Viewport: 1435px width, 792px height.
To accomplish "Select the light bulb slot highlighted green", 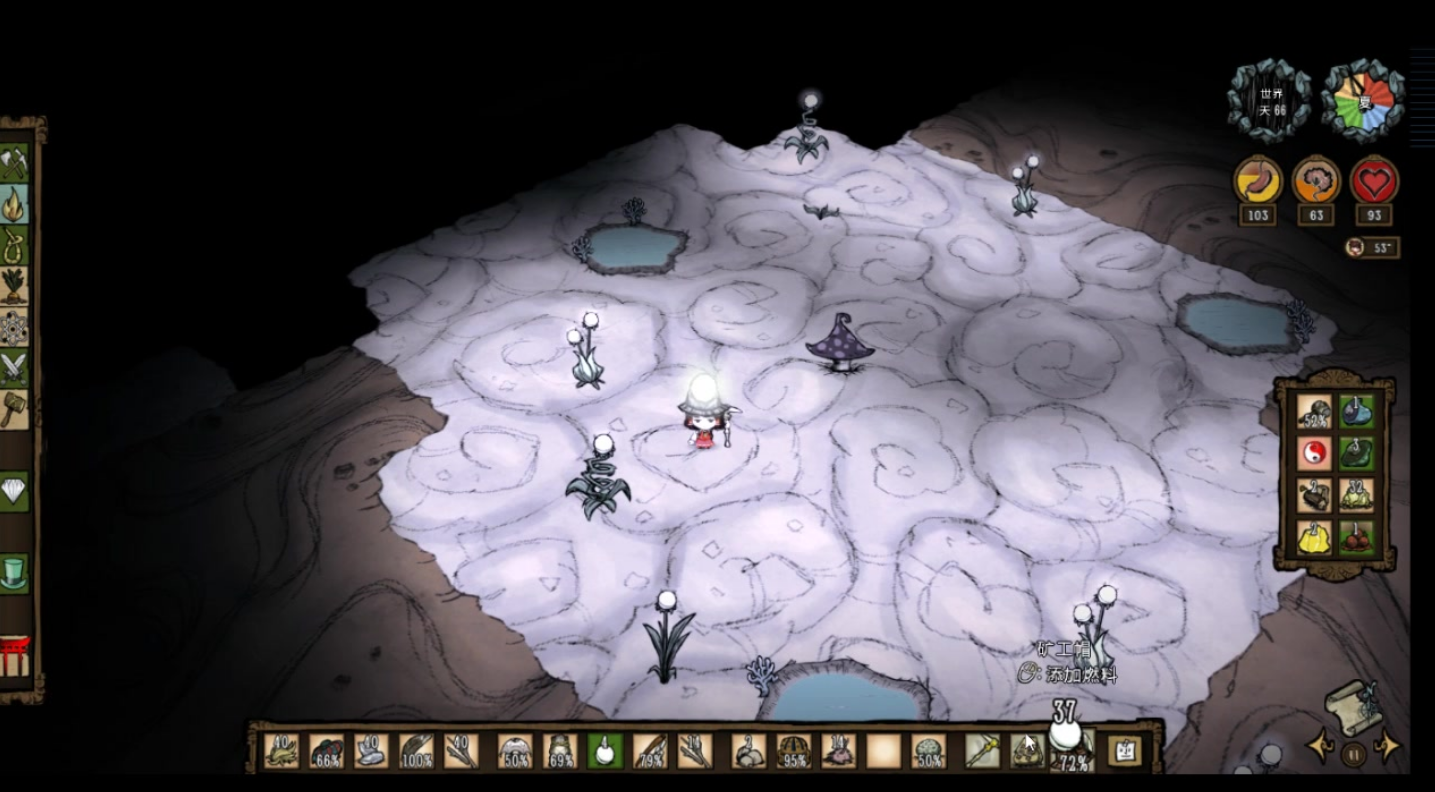I will [604, 751].
